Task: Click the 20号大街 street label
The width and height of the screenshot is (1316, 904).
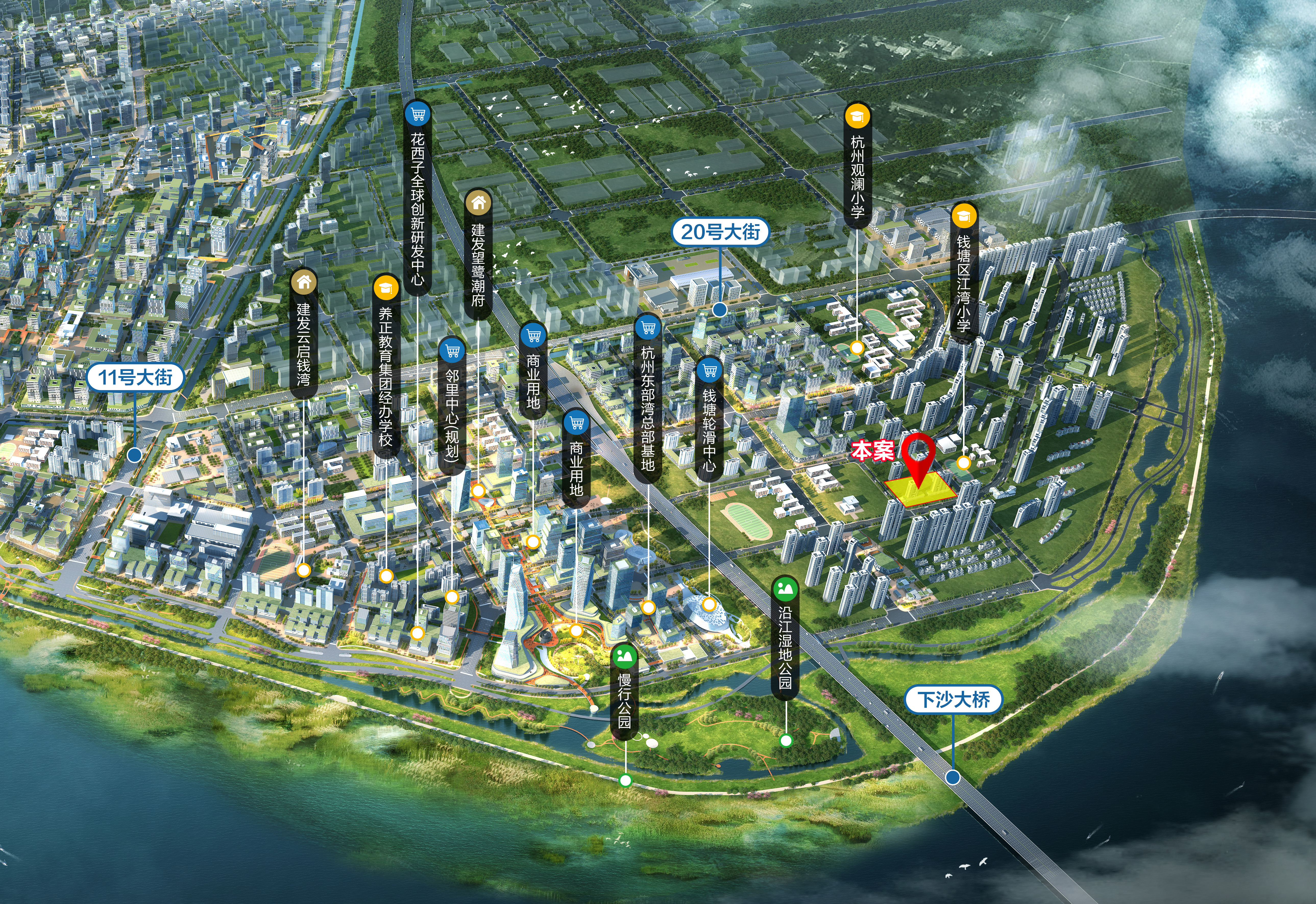Action: pyautogui.click(x=720, y=232)
